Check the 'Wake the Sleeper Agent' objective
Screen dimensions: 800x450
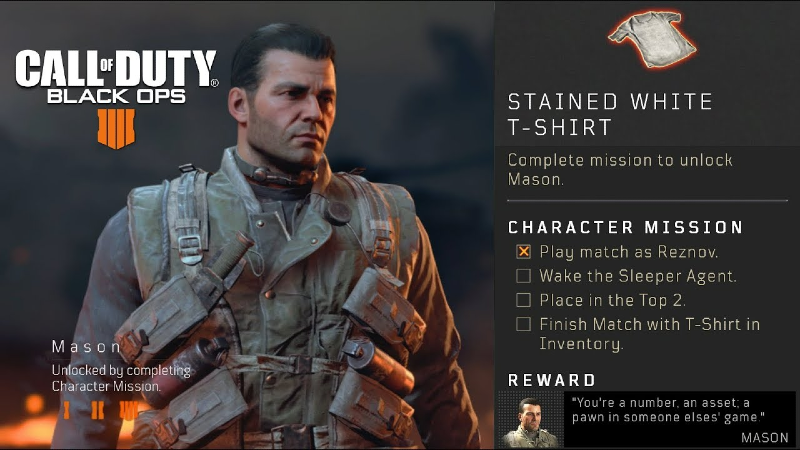point(523,276)
